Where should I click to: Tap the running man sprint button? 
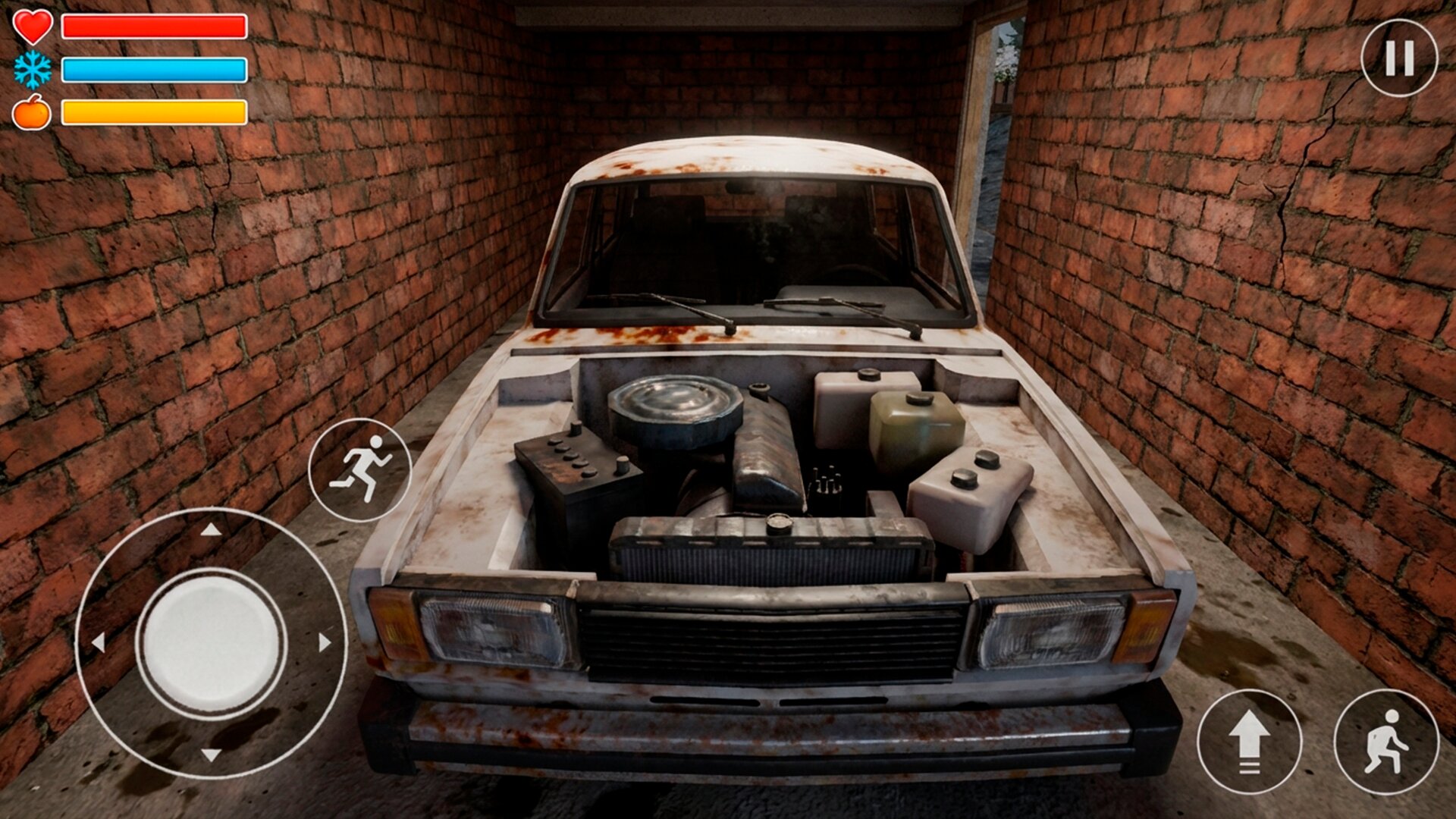[x=360, y=469]
